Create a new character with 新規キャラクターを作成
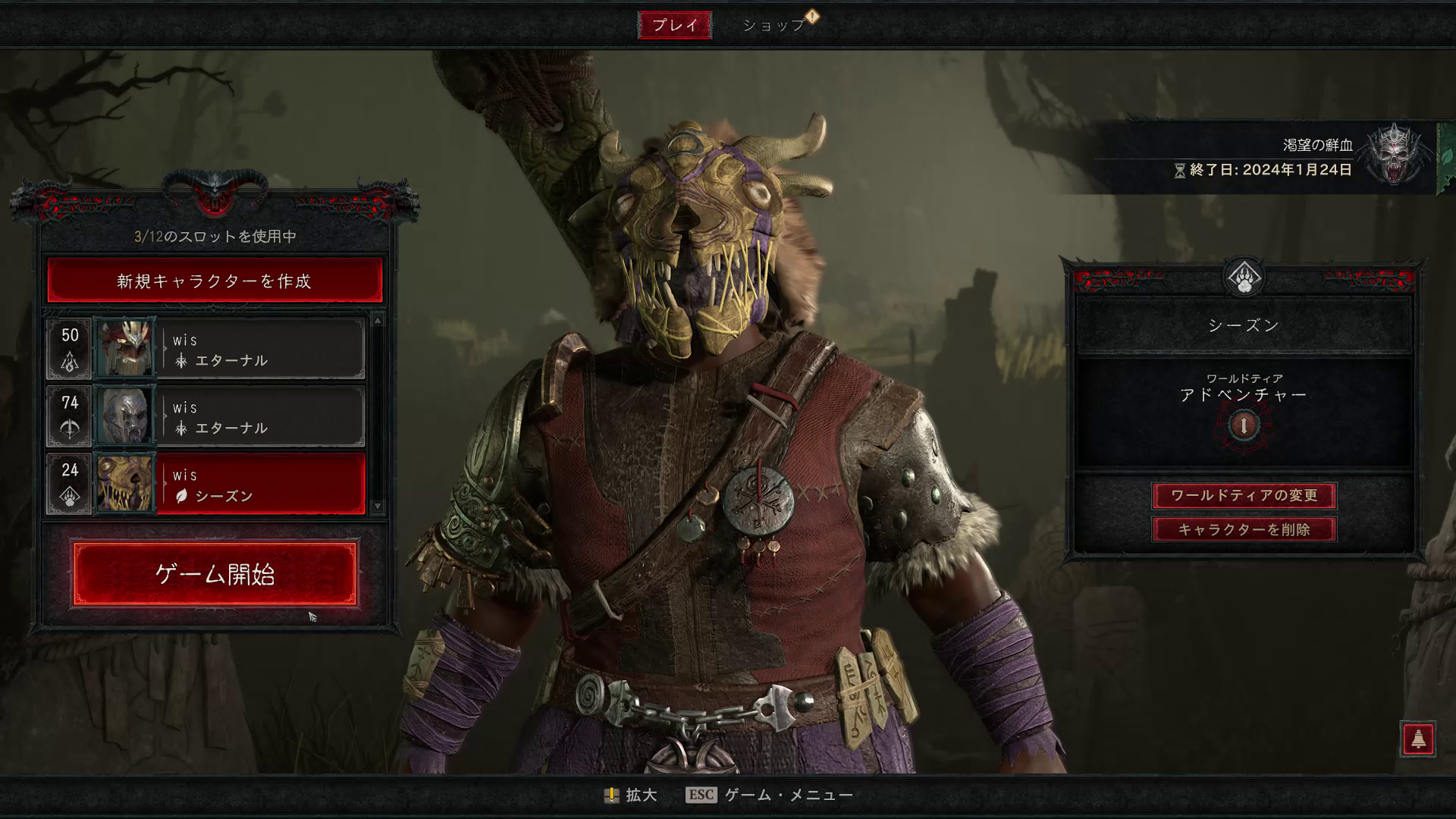 [x=215, y=281]
